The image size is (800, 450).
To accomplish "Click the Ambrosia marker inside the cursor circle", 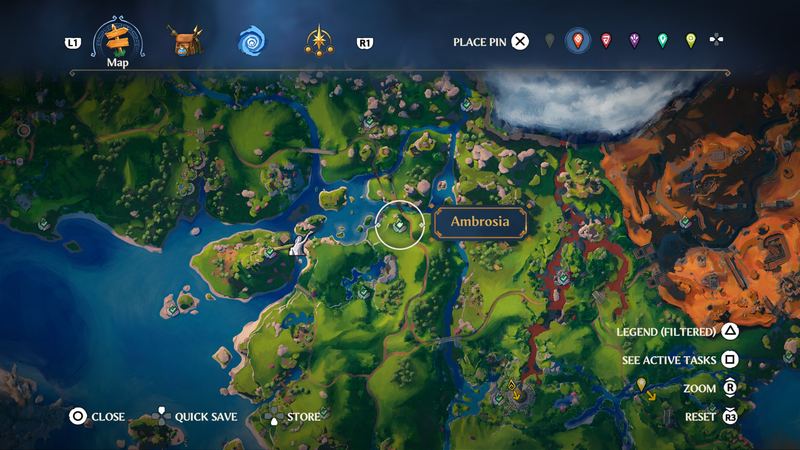I will coord(399,226).
